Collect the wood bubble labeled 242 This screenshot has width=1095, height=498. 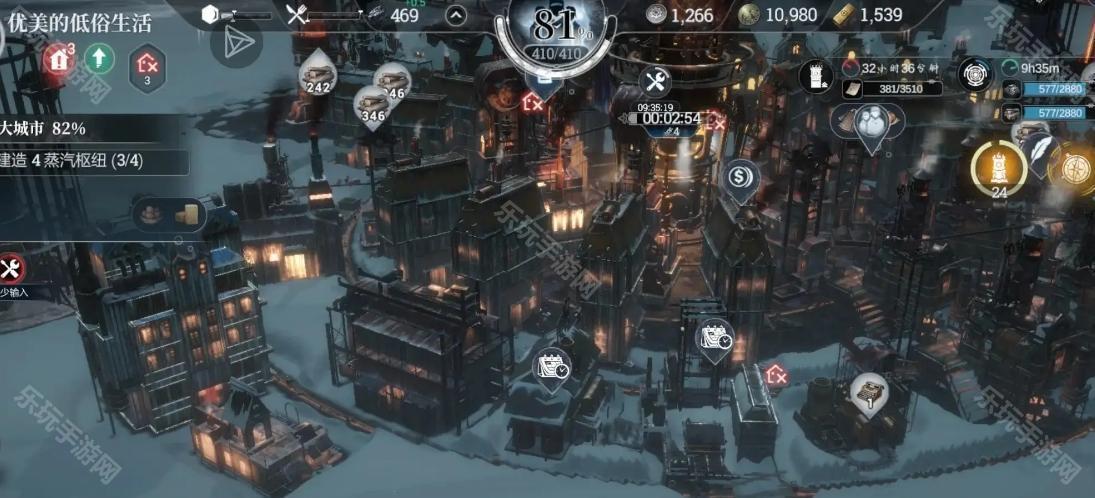[x=318, y=73]
